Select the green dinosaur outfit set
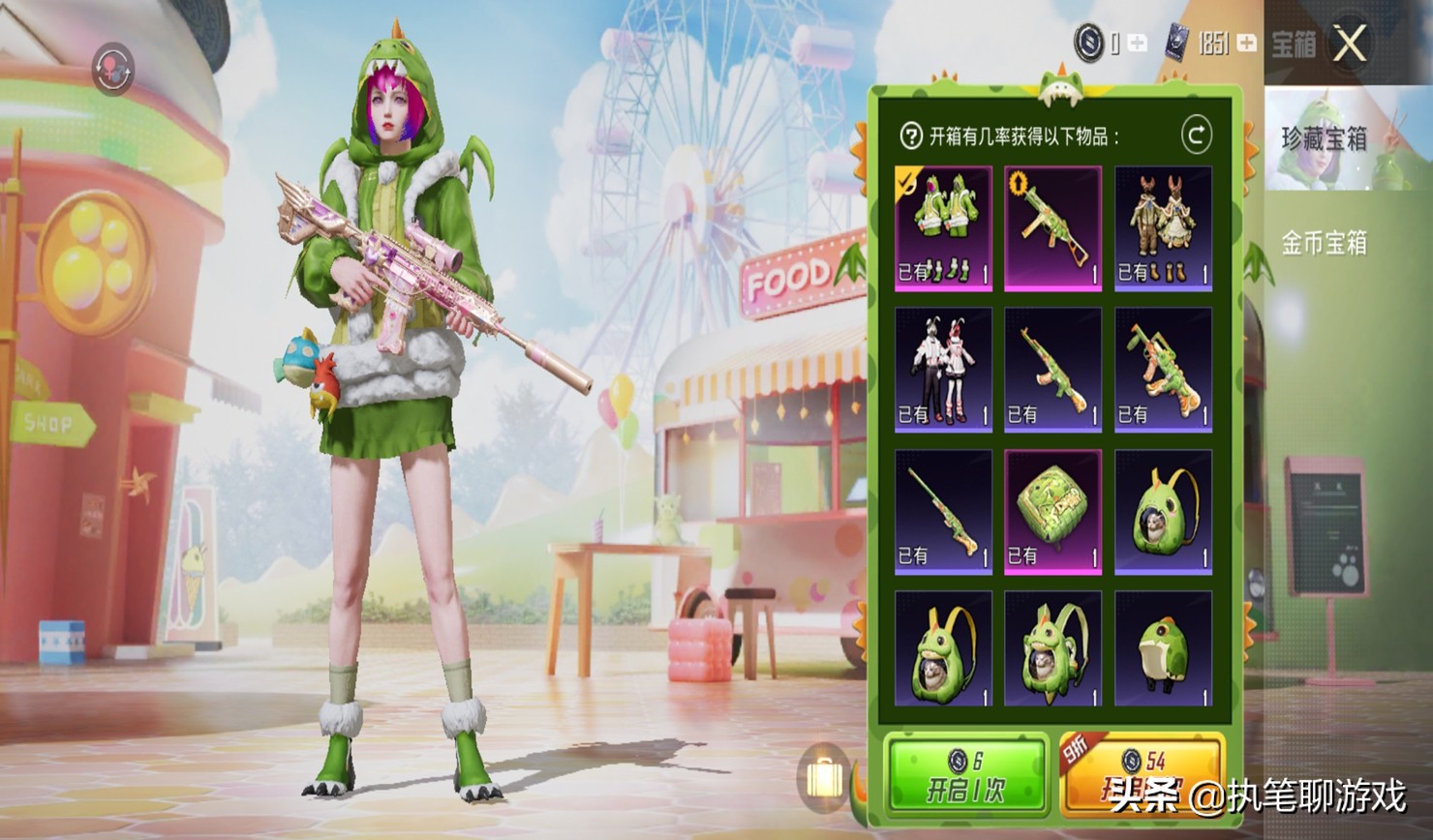Image resolution: width=1433 pixels, height=840 pixels. pyautogui.click(x=943, y=228)
